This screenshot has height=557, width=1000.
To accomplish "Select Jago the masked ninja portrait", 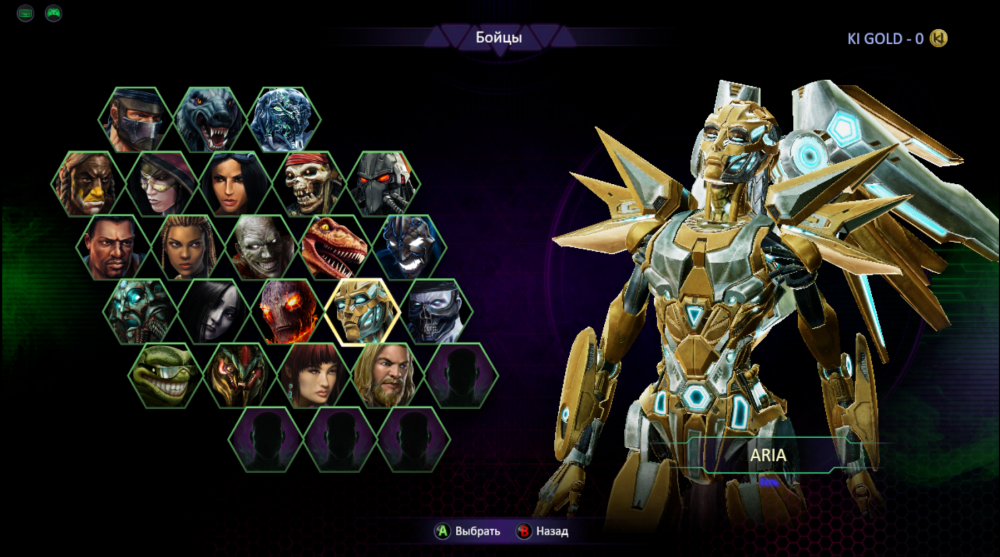I will click(x=135, y=120).
